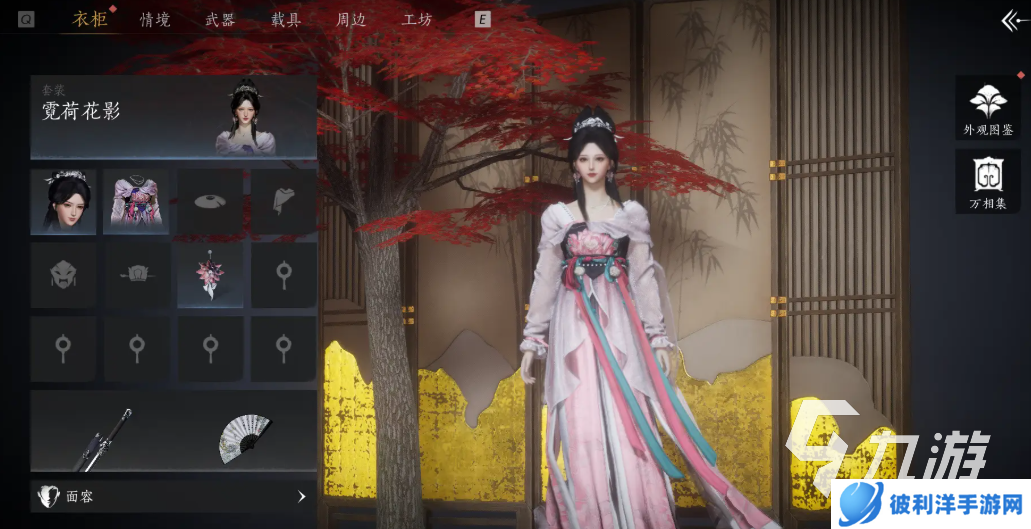Select the belt waist accessory slot
Image resolution: width=1031 pixels, height=529 pixels.
136,275
